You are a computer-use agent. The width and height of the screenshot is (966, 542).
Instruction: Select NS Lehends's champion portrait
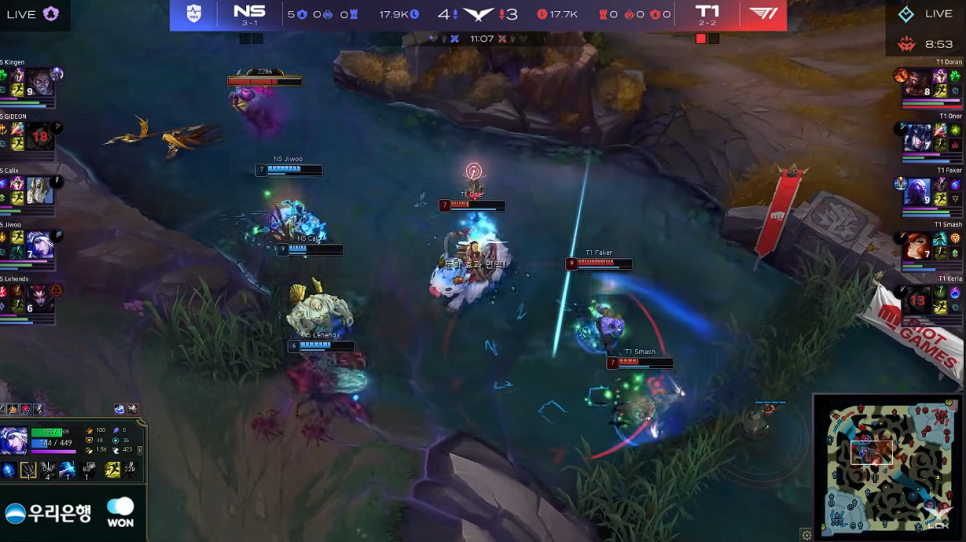click(40, 297)
